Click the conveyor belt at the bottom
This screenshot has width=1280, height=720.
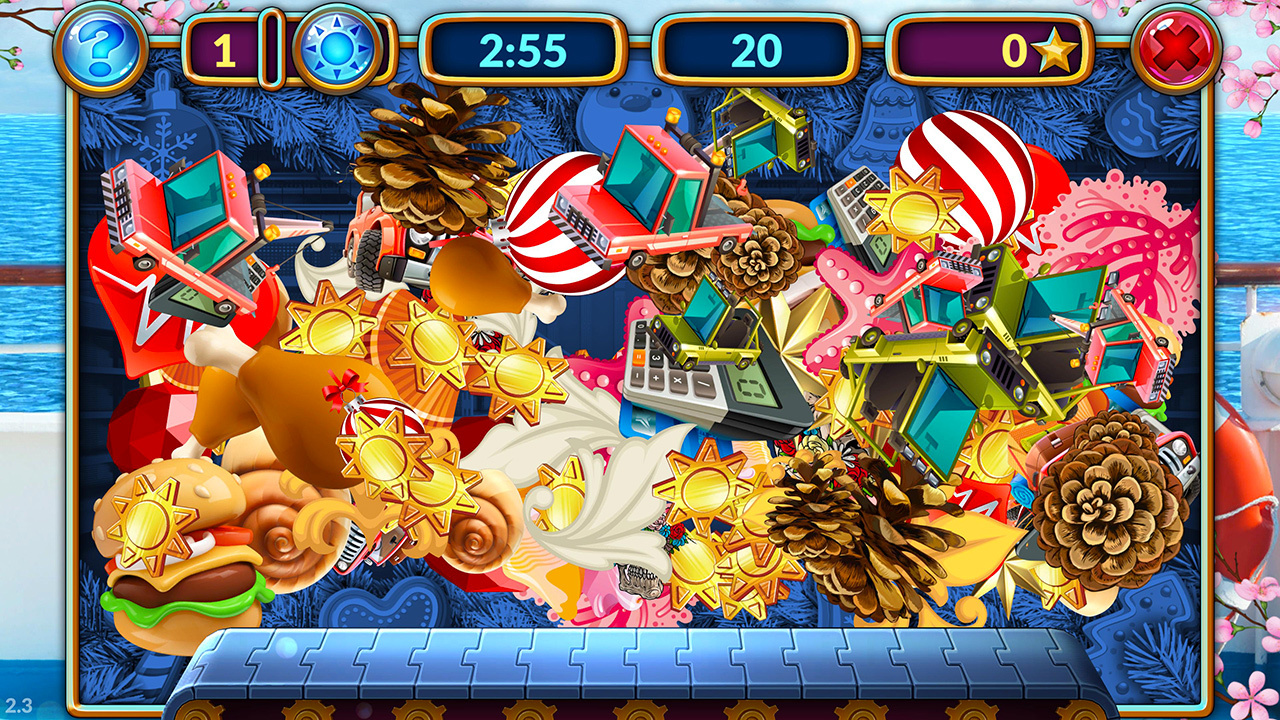[640, 665]
